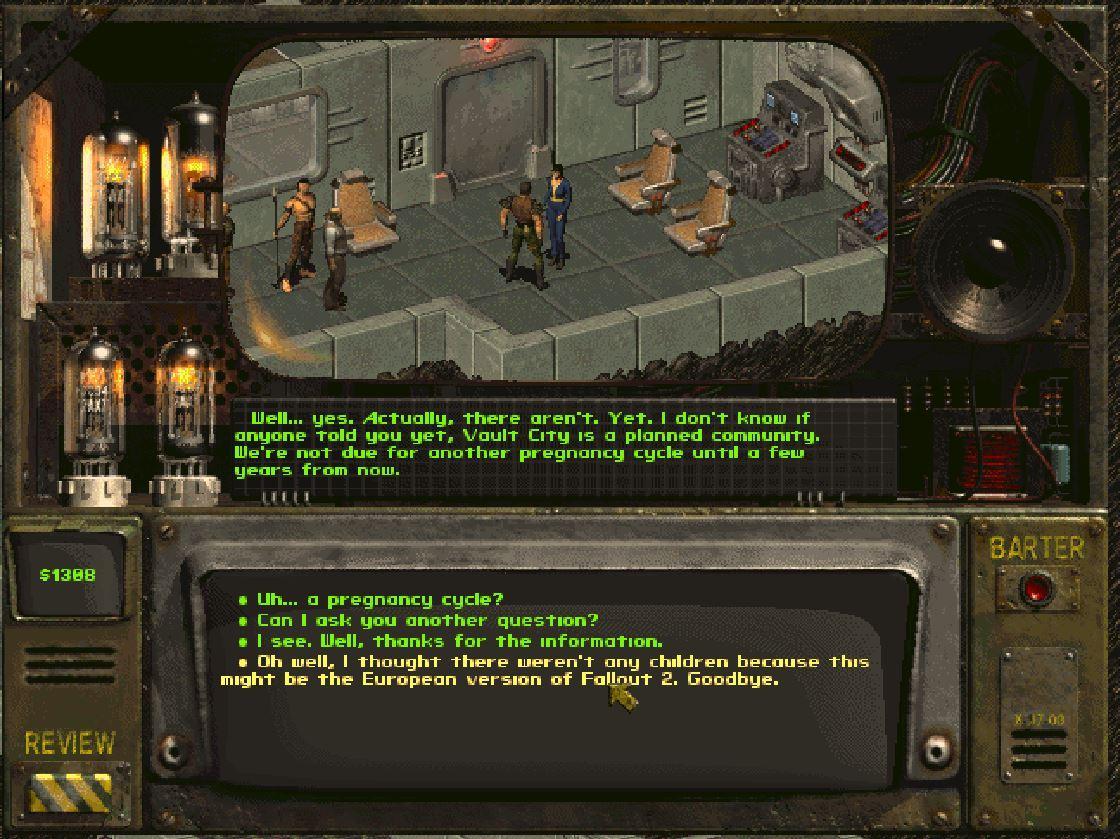1120x839 pixels.
Task: Click the red Barter button
Action: [x=1036, y=588]
